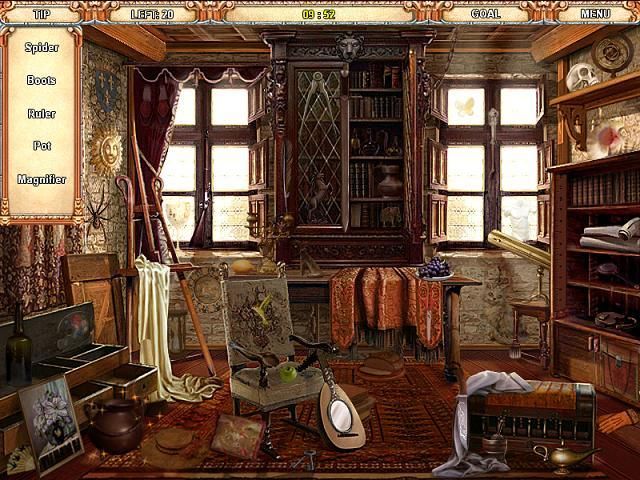Select Boots in the item list
This screenshot has width=640, height=480.
tap(41, 80)
